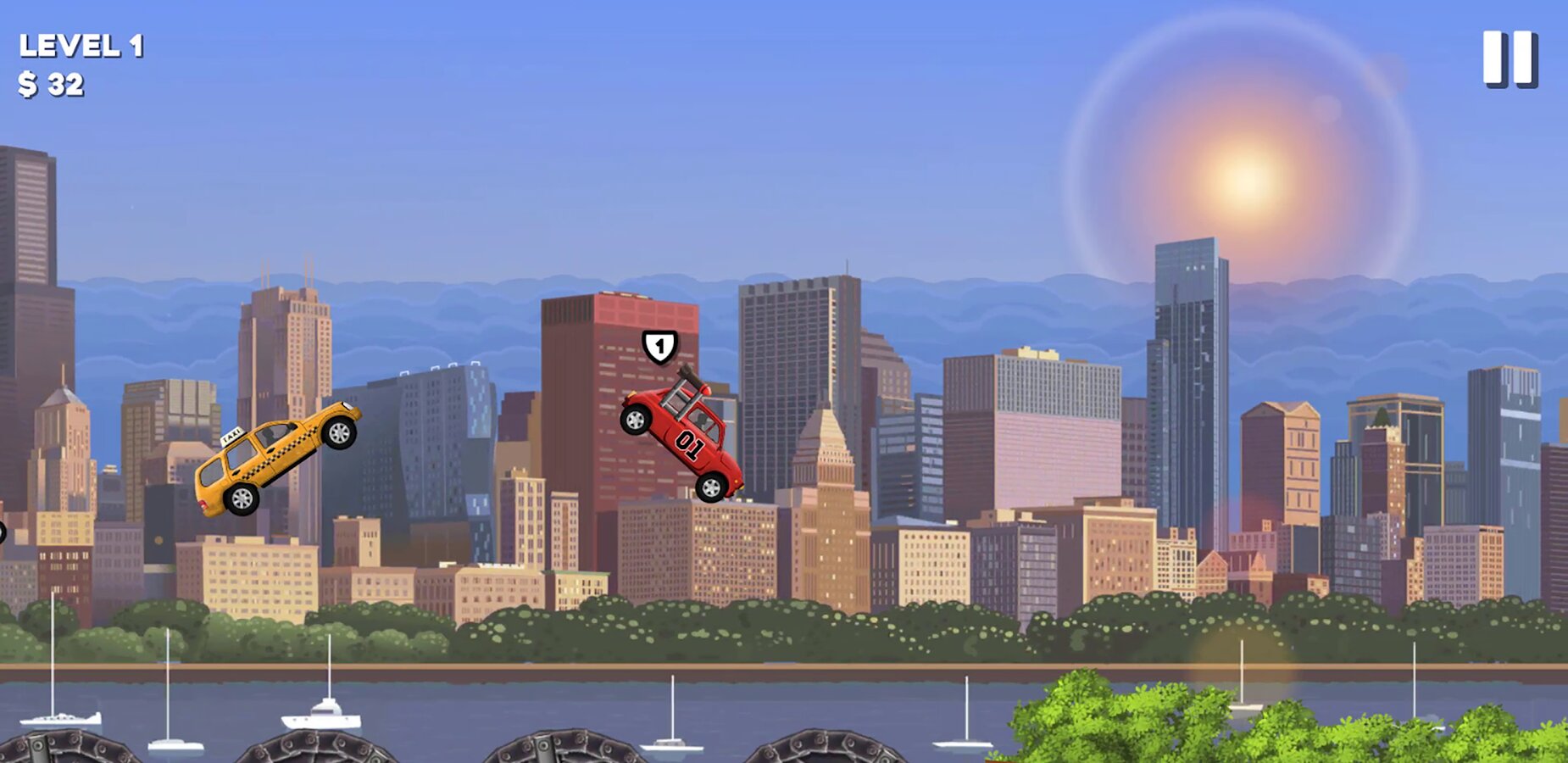Tap the shield rank badge showing 1
This screenshot has height=763, width=1568.
659,348
